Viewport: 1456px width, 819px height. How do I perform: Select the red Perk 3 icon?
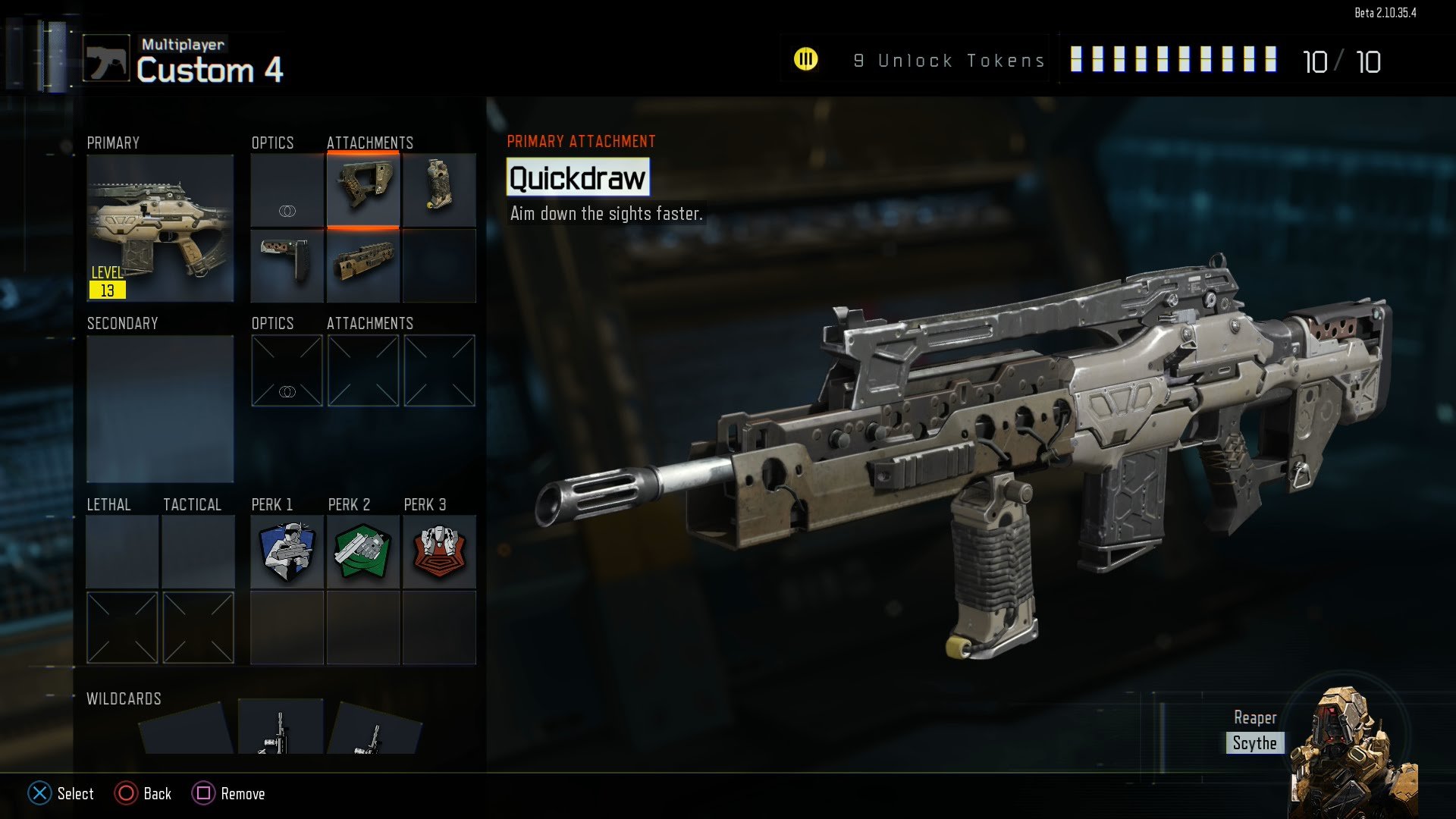click(x=439, y=551)
